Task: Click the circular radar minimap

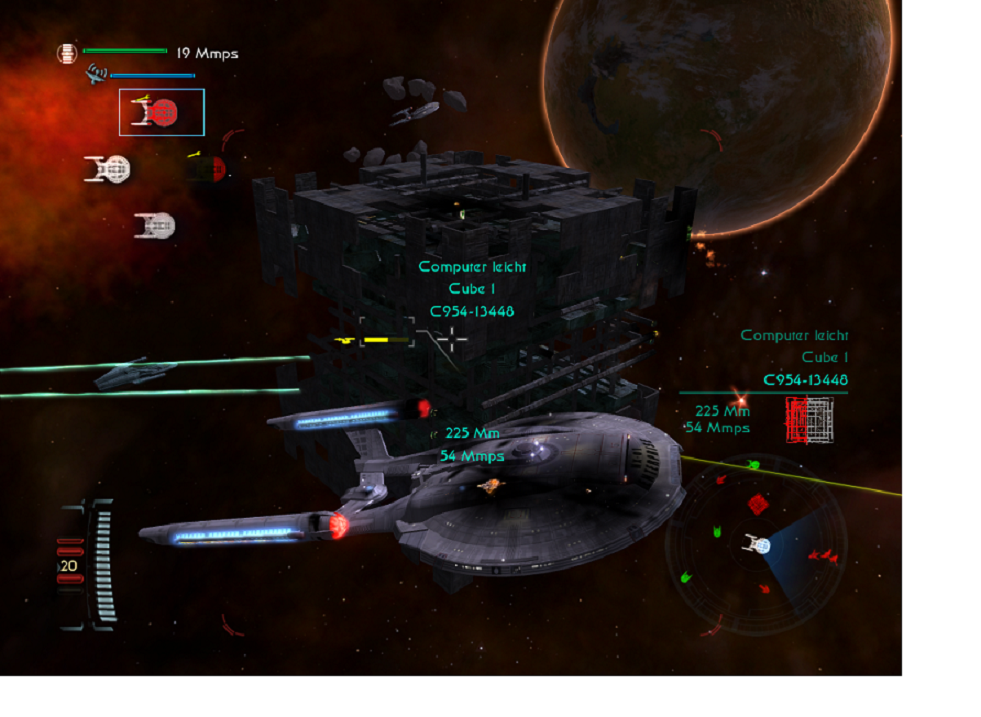Action: point(756,544)
